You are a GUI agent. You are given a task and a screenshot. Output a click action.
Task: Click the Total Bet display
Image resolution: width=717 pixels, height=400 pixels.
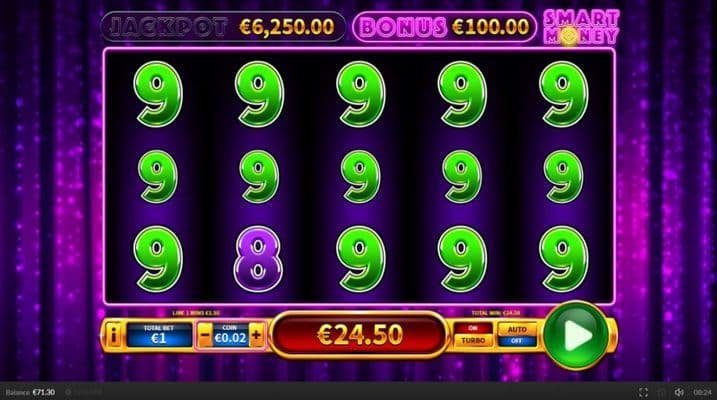coord(158,335)
